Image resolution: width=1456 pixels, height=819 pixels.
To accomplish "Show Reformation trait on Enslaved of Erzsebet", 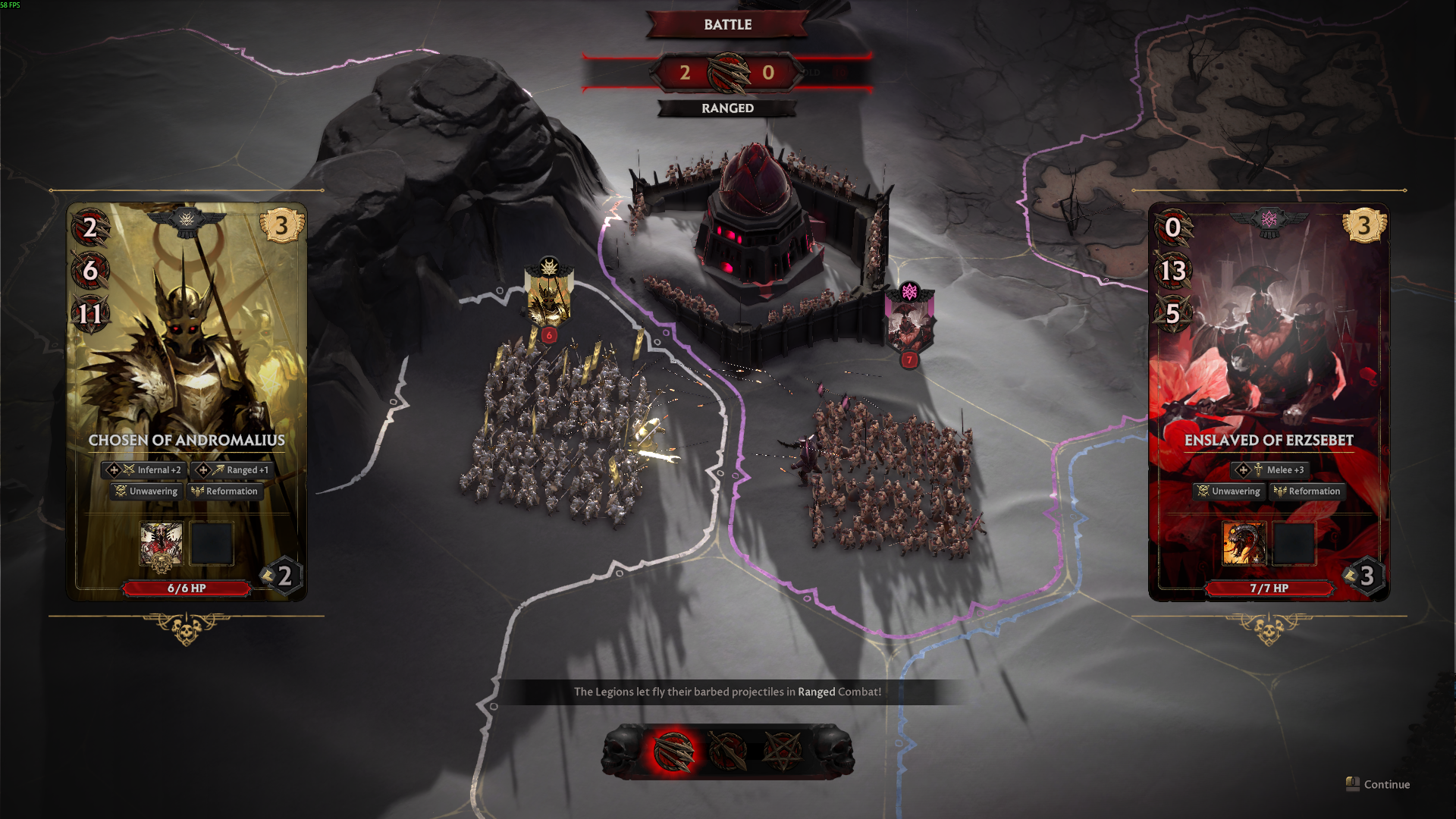I will coord(1307,491).
